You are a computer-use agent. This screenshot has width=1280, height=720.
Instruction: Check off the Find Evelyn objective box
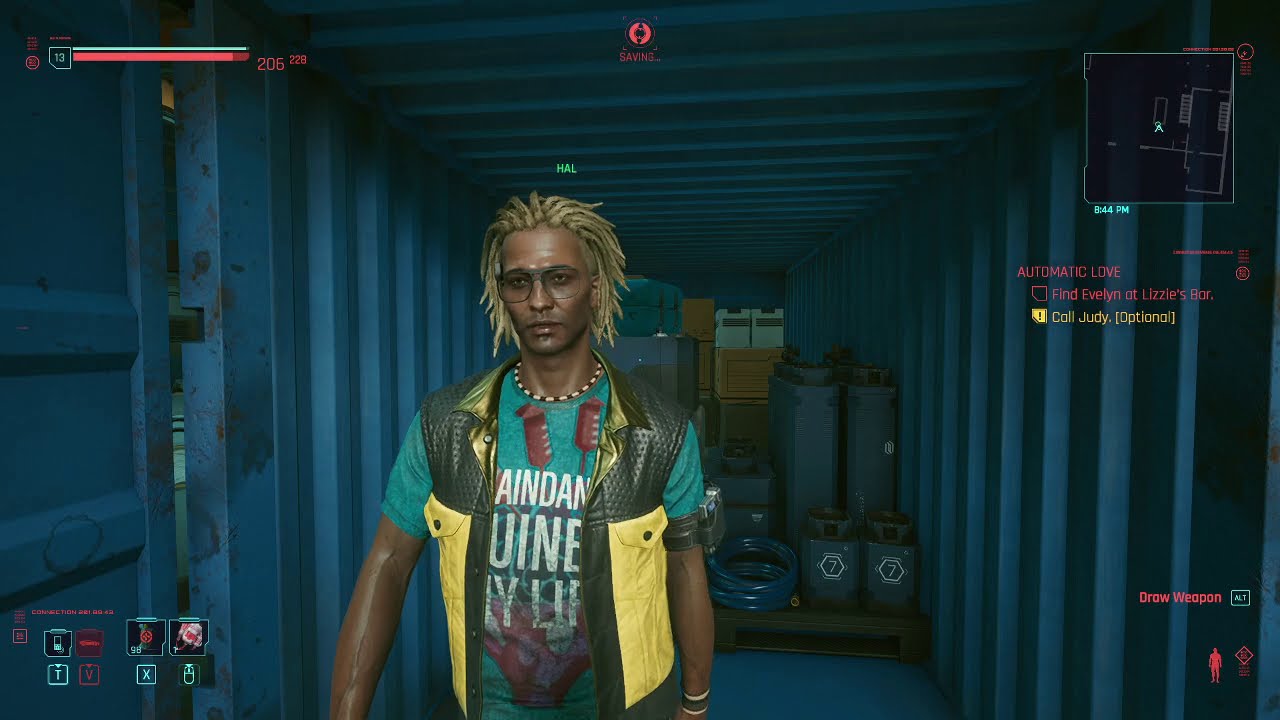pos(1041,293)
